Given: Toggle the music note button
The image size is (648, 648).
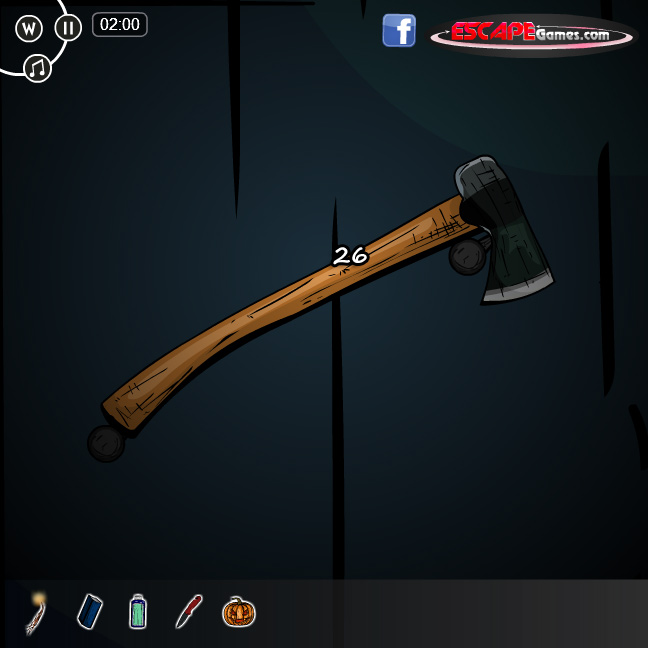Looking at the screenshot, I should (x=37, y=68).
